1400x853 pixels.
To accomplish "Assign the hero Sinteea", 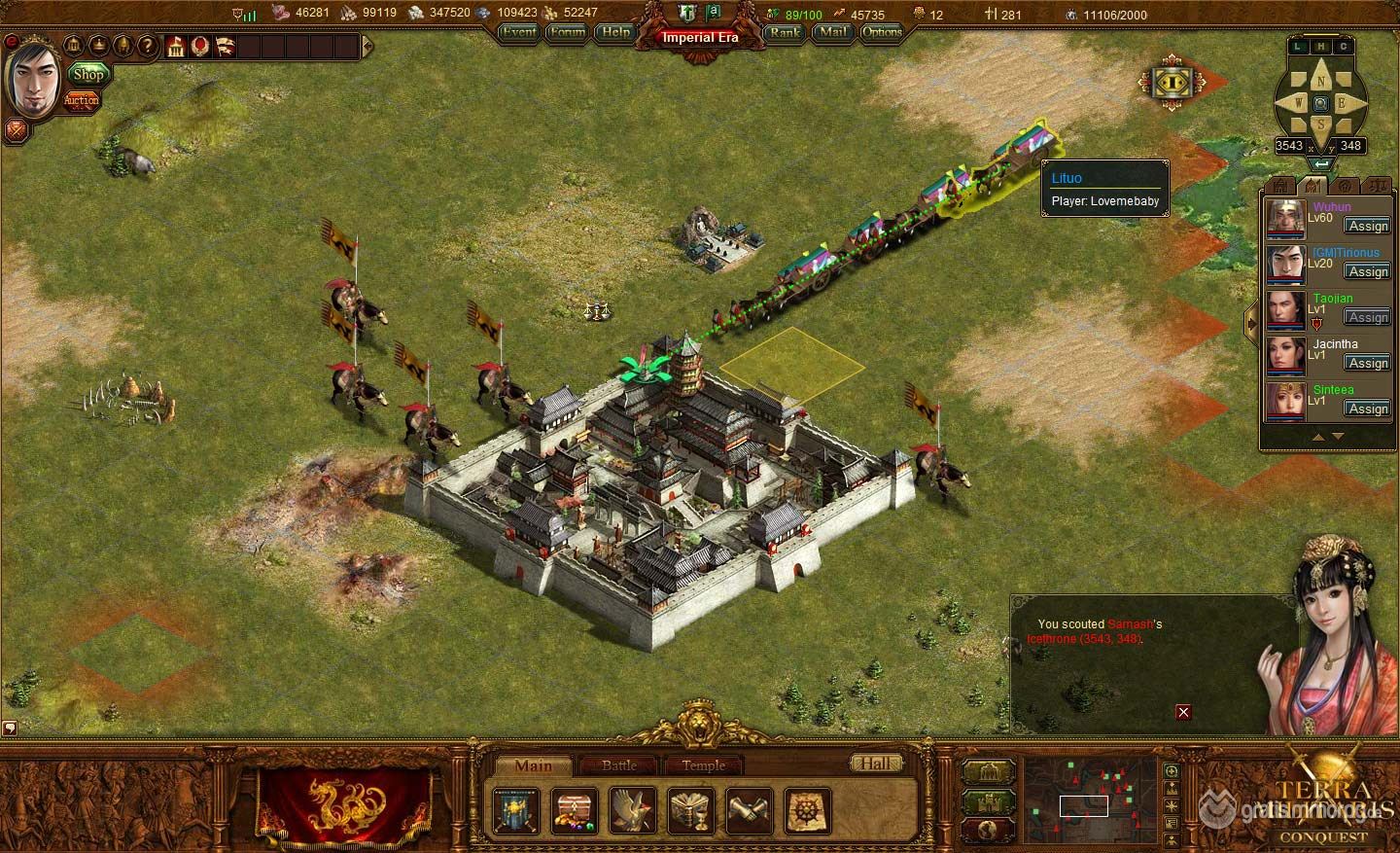I will click(1367, 409).
